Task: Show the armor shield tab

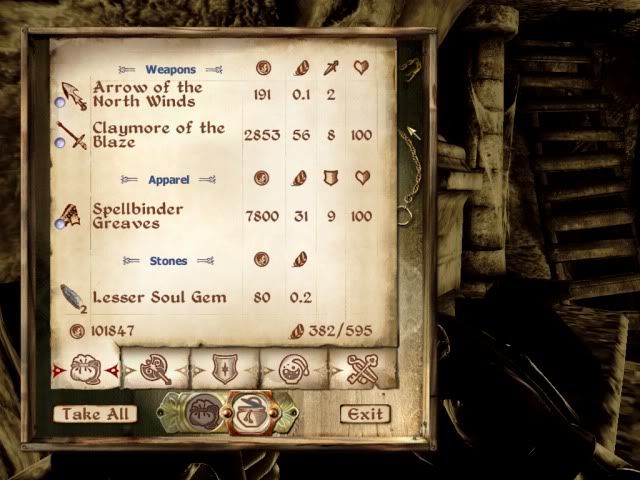Action: 224,370
